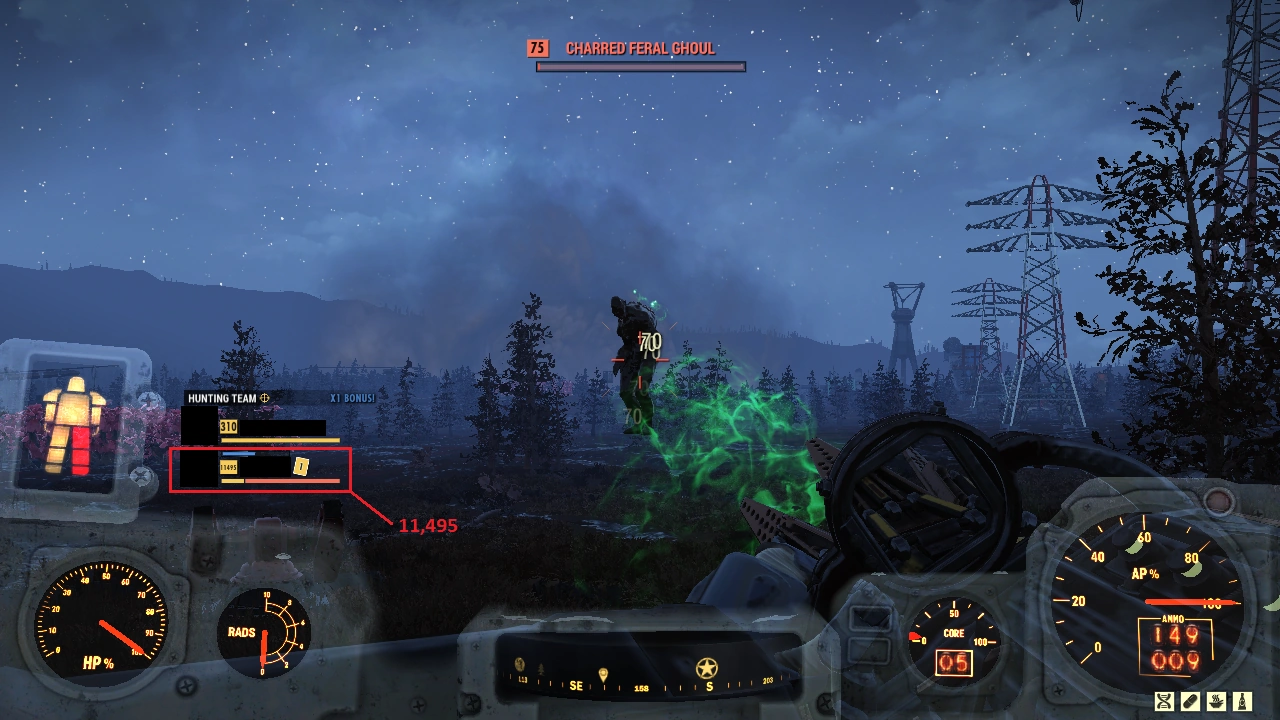The image size is (1280, 720).
Task: Click the bottle thirst status icon
Action: (1241, 700)
